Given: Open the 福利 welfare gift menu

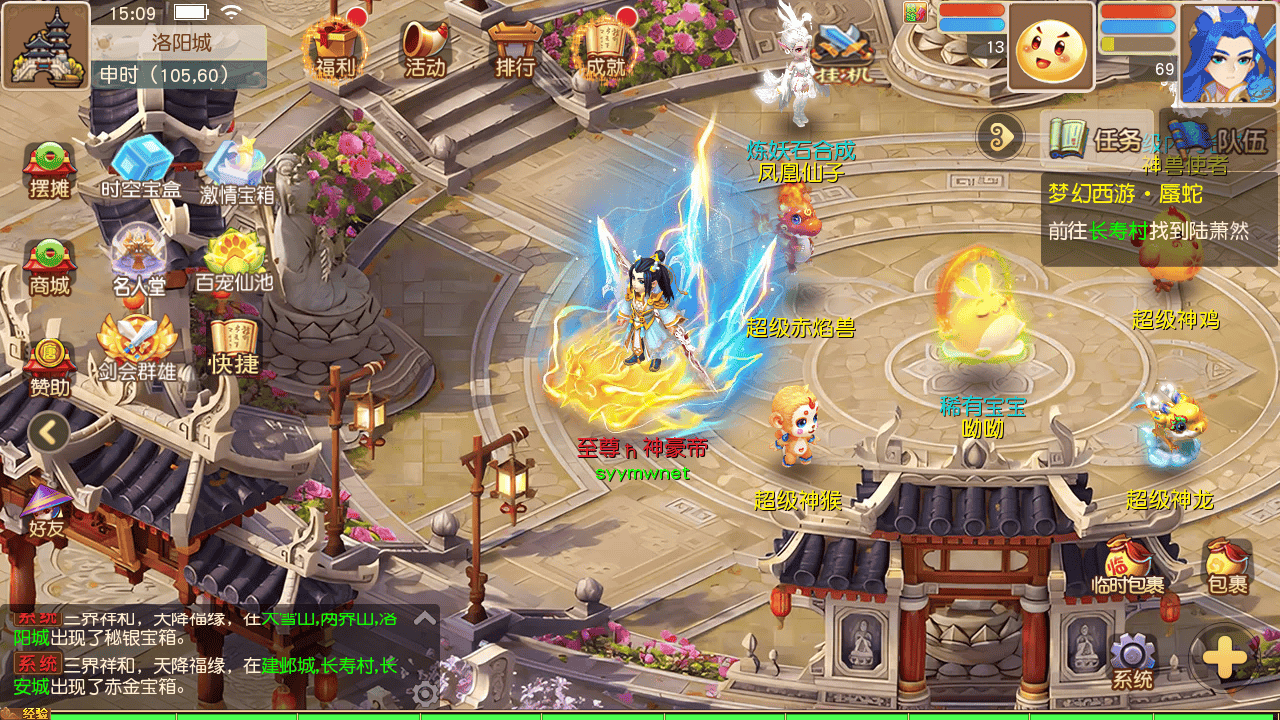Looking at the screenshot, I should coord(336,46).
